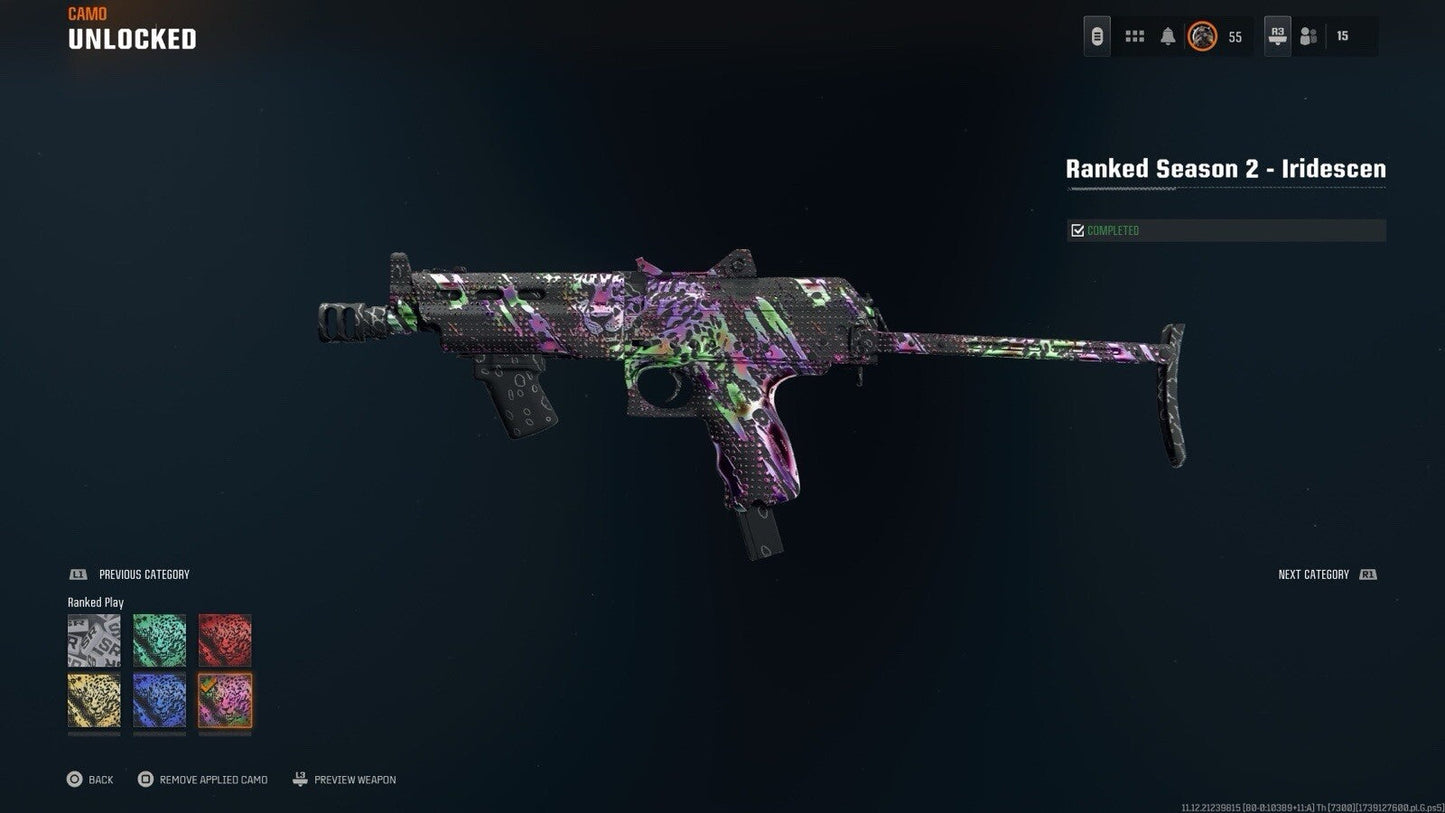Click the controller status icon top left
Image resolution: width=1445 pixels, height=813 pixels.
click(x=1096, y=35)
